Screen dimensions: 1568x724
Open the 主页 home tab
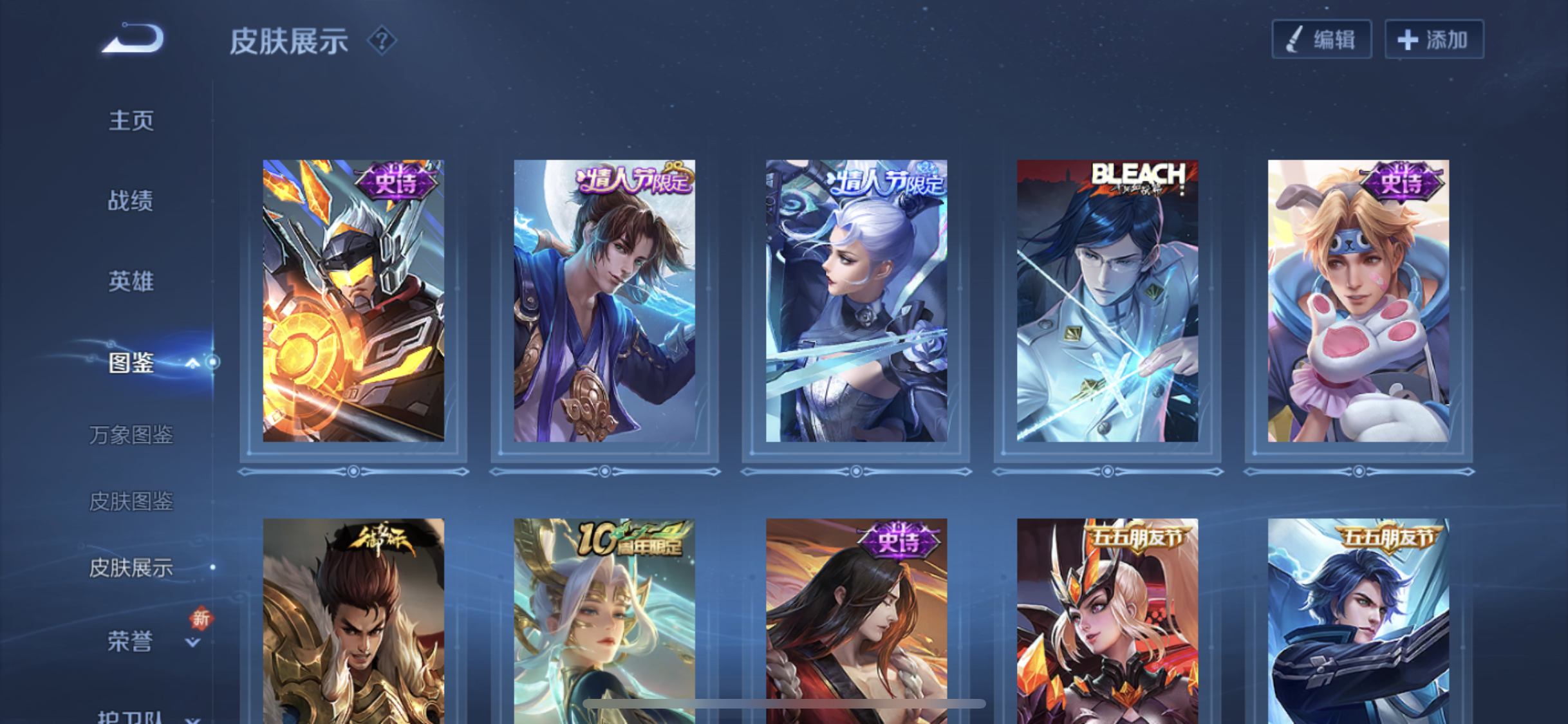[131, 120]
